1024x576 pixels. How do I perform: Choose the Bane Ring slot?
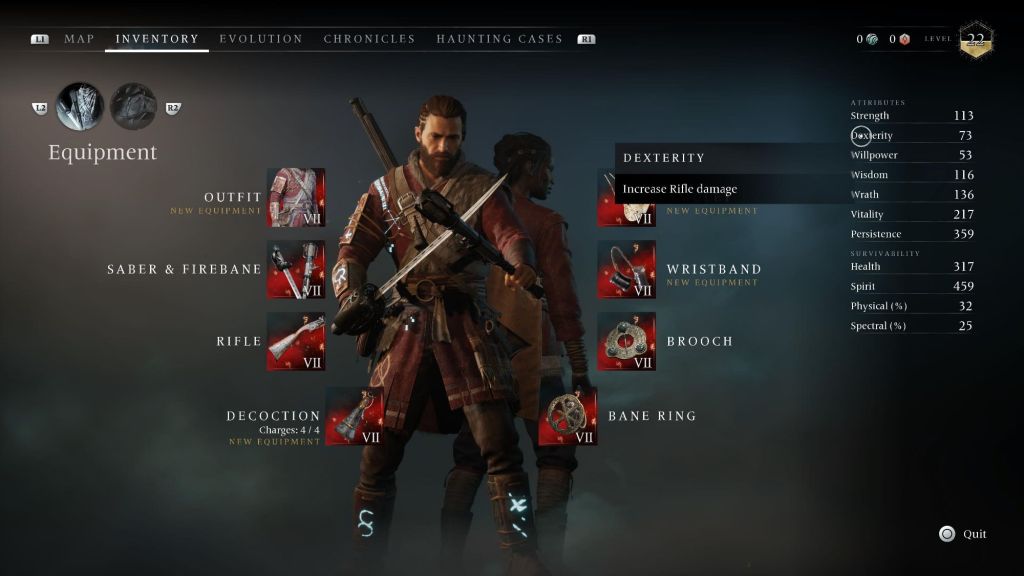(568, 416)
